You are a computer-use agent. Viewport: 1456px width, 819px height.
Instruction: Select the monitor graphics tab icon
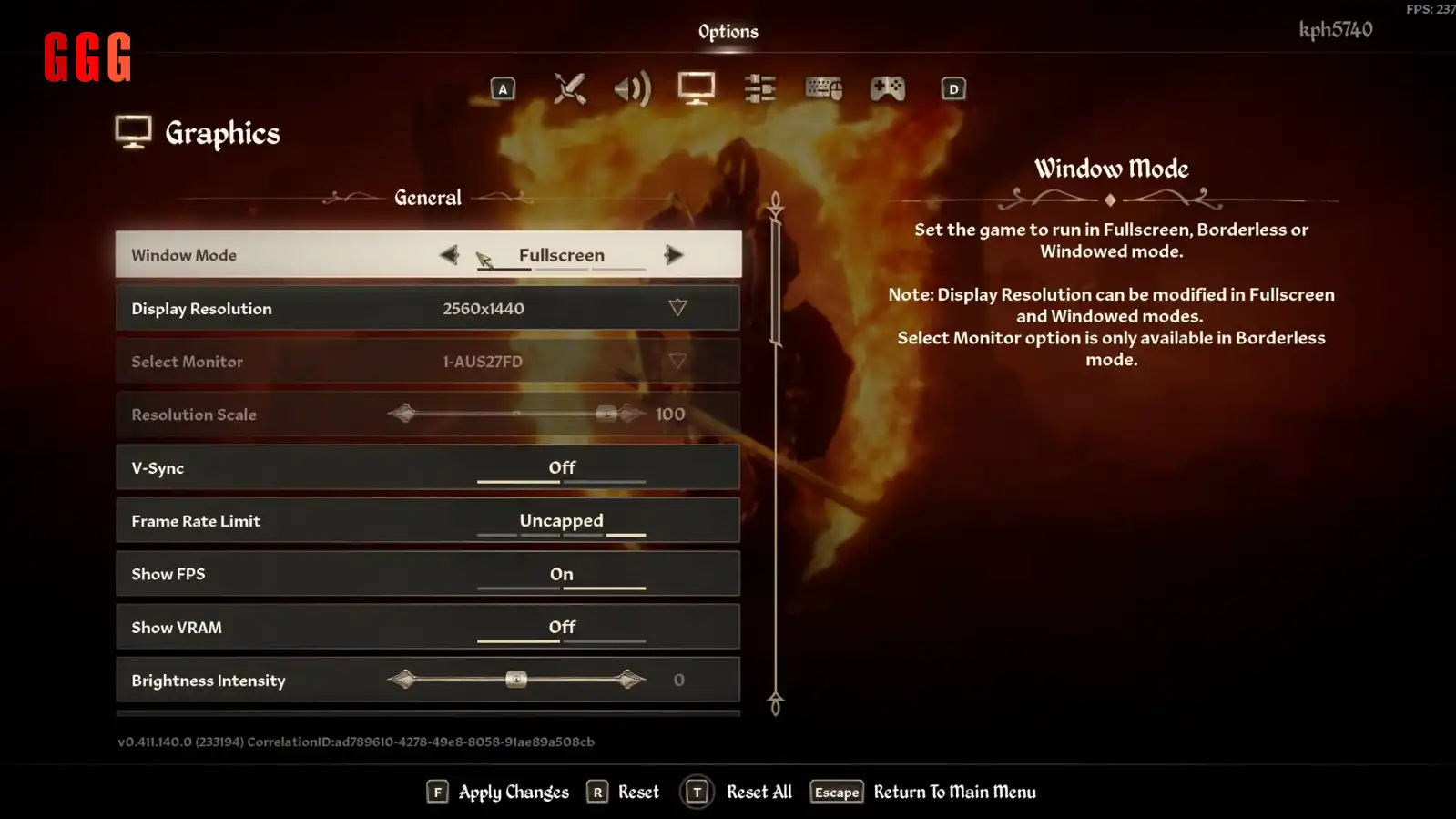tap(697, 88)
